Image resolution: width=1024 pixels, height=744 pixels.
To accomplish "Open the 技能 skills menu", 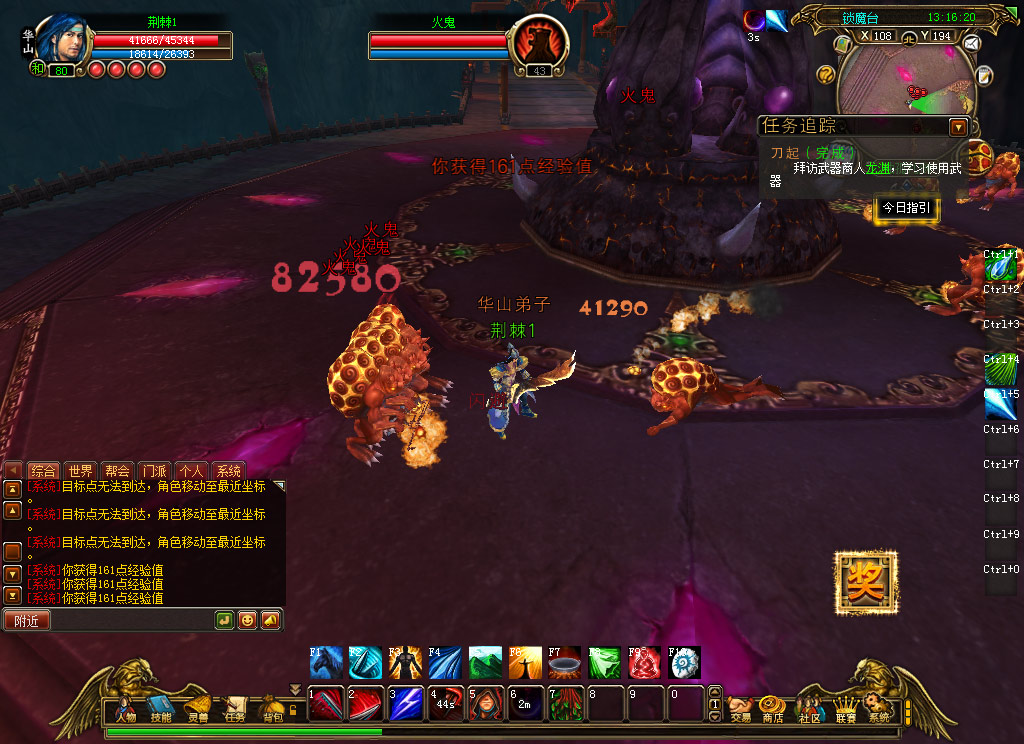I will (x=160, y=709).
